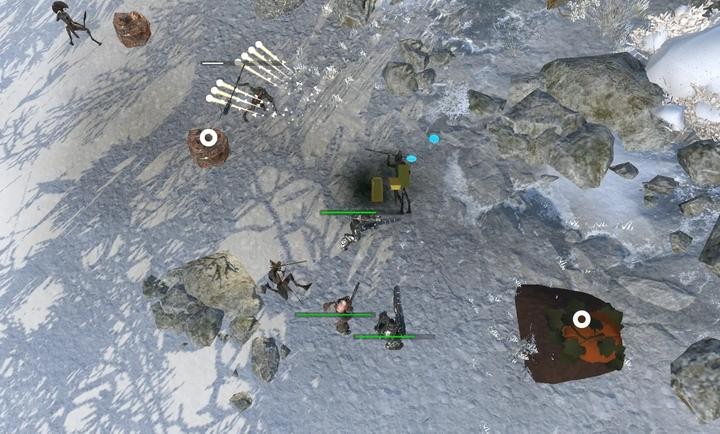Click the white ring marker on the barrel

pos(208,137)
